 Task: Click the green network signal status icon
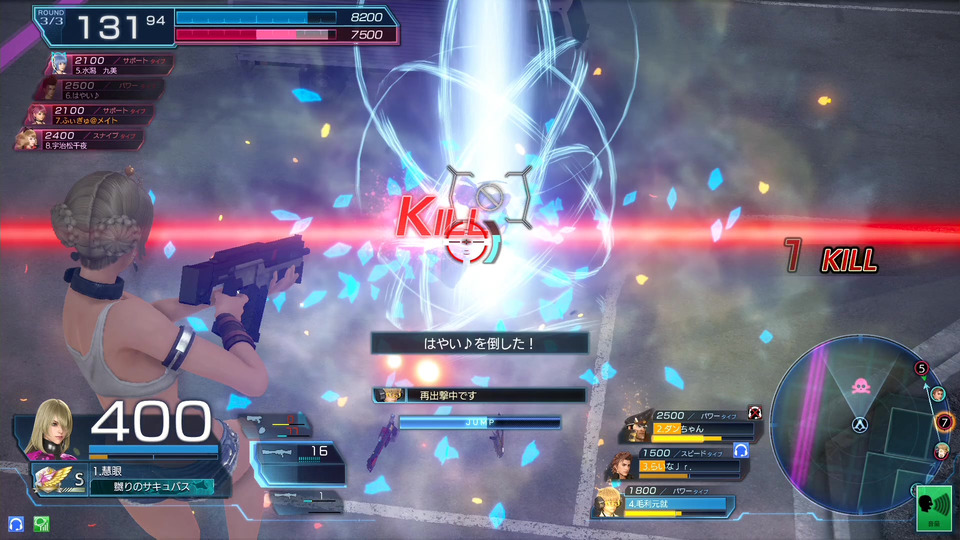click(41, 523)
